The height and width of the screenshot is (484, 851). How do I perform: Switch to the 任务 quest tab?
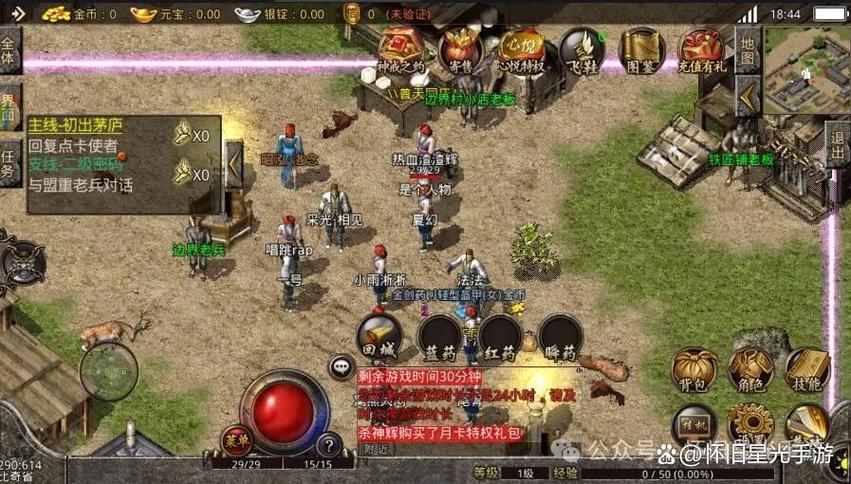[x=10, y=162]
